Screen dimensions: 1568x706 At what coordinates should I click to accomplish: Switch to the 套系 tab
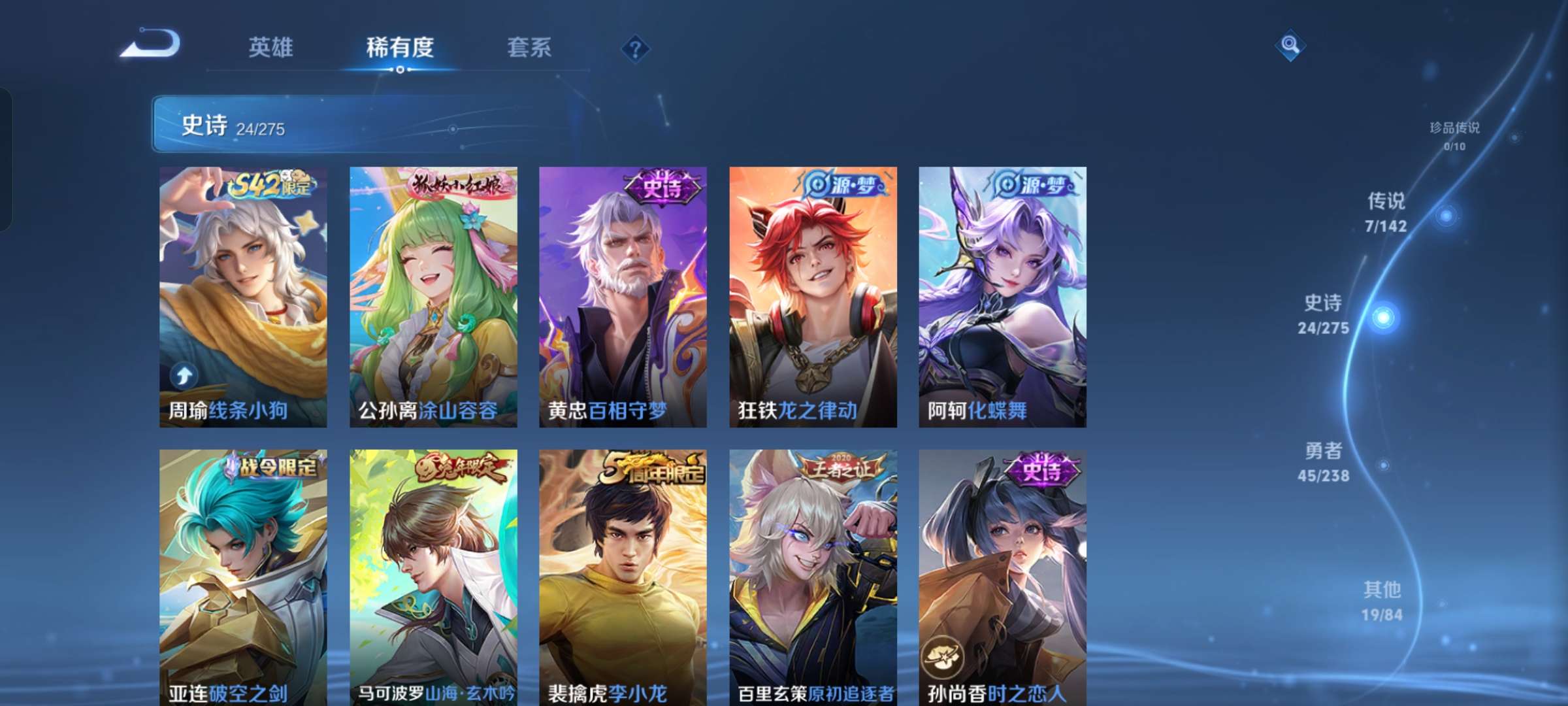(x=528, y=49)
